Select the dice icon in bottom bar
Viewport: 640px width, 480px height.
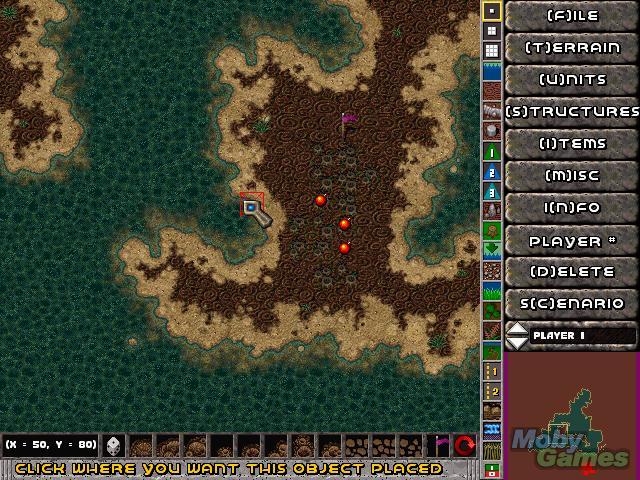[x=113, y=446]
